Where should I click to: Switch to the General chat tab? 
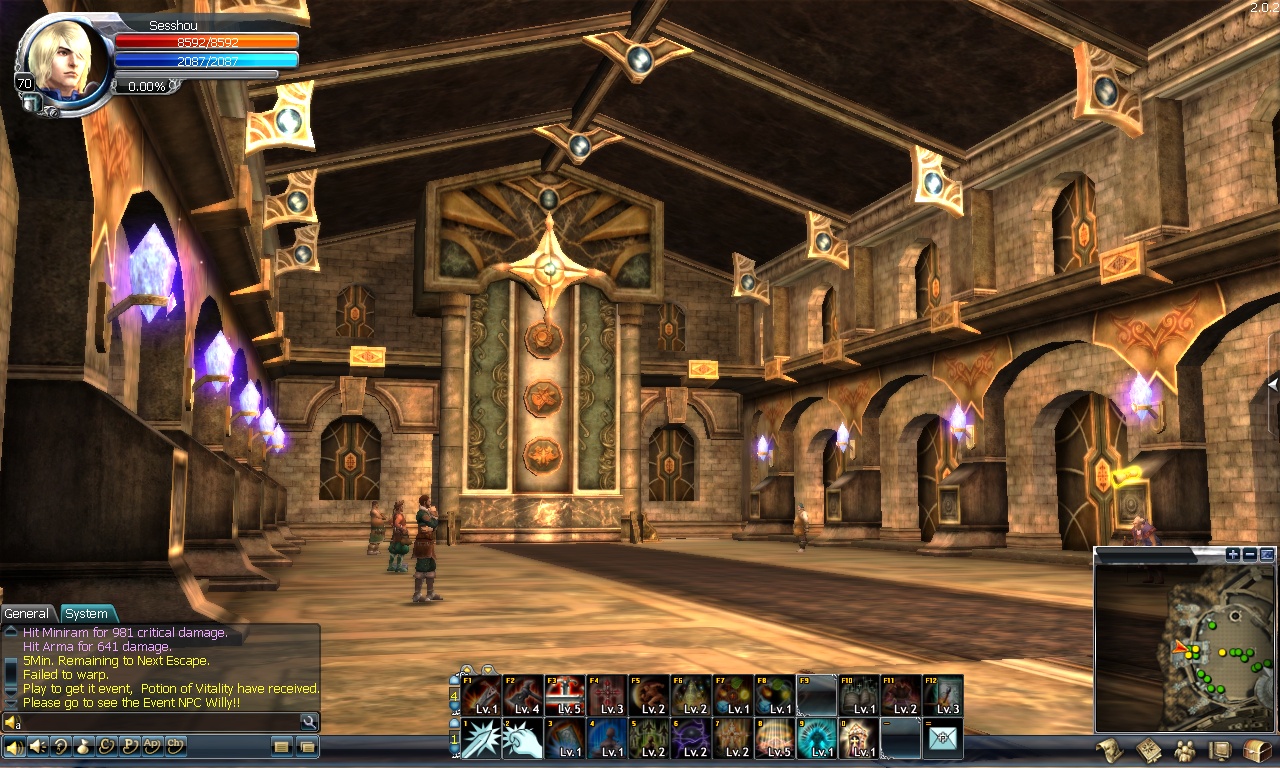27,613
